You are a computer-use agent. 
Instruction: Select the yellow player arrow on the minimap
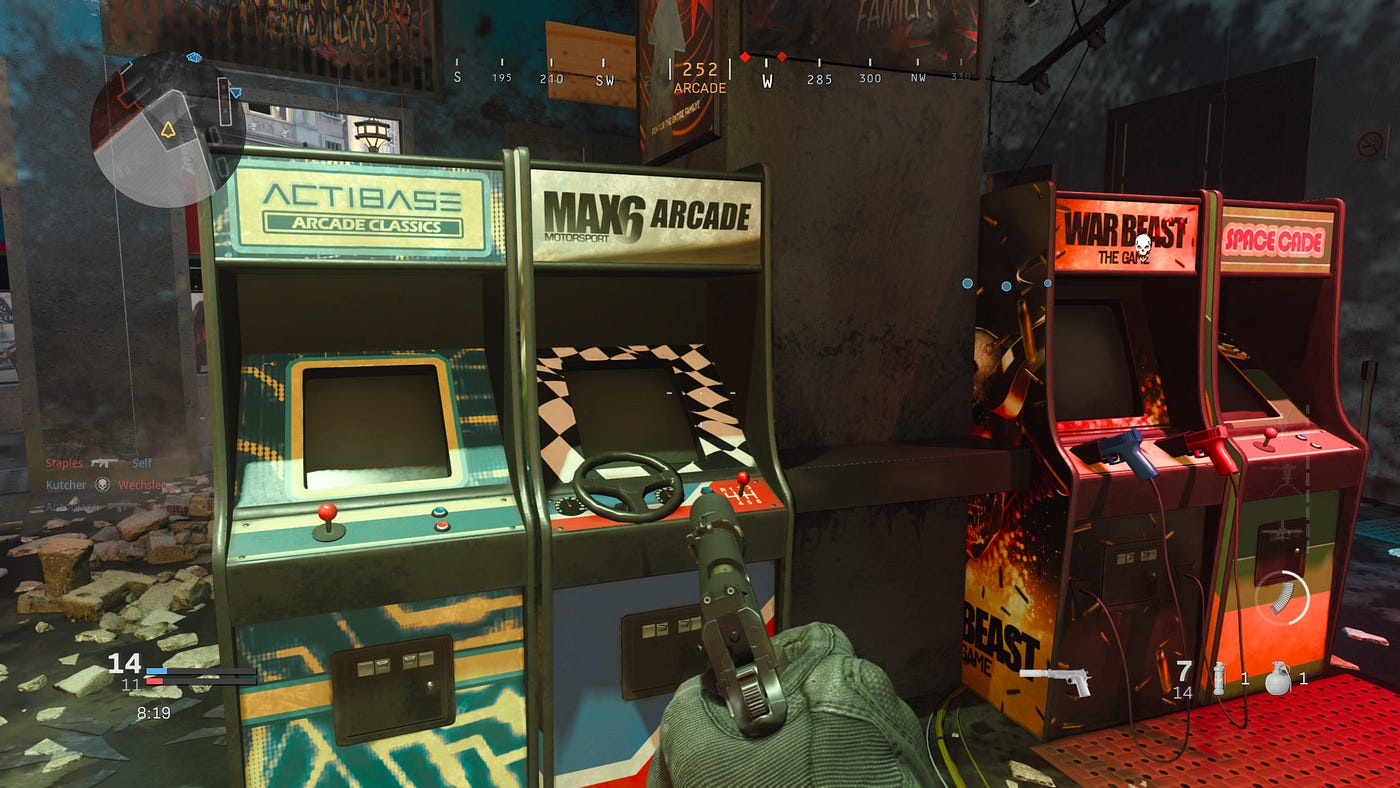pos(165,130)
